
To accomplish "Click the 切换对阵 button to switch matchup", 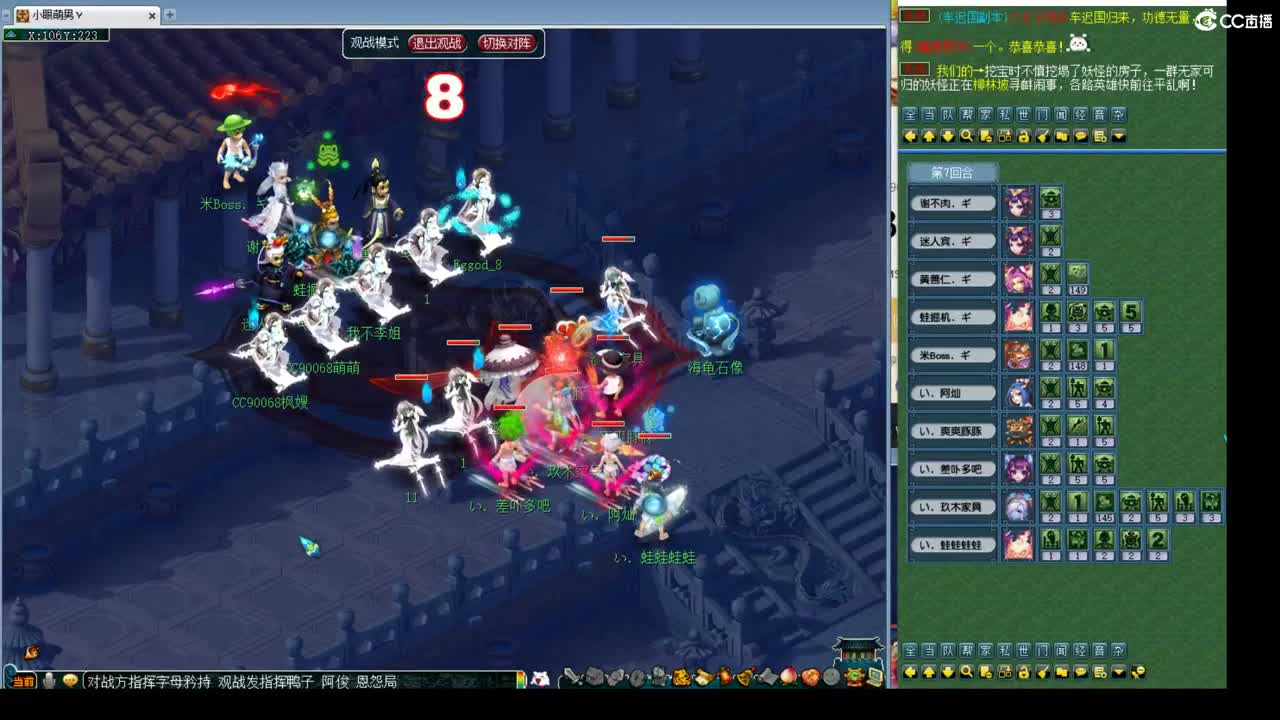I will [x=506, y=43].
